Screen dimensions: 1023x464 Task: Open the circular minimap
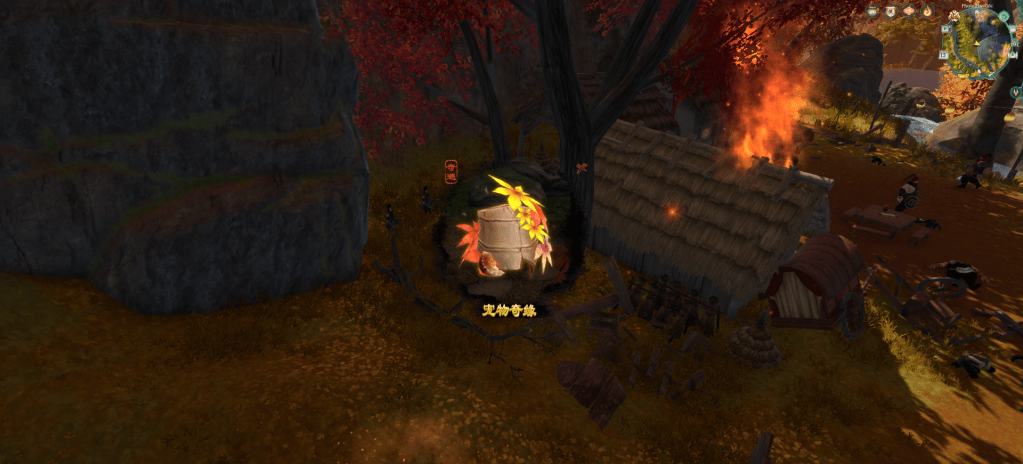point(977,45)
